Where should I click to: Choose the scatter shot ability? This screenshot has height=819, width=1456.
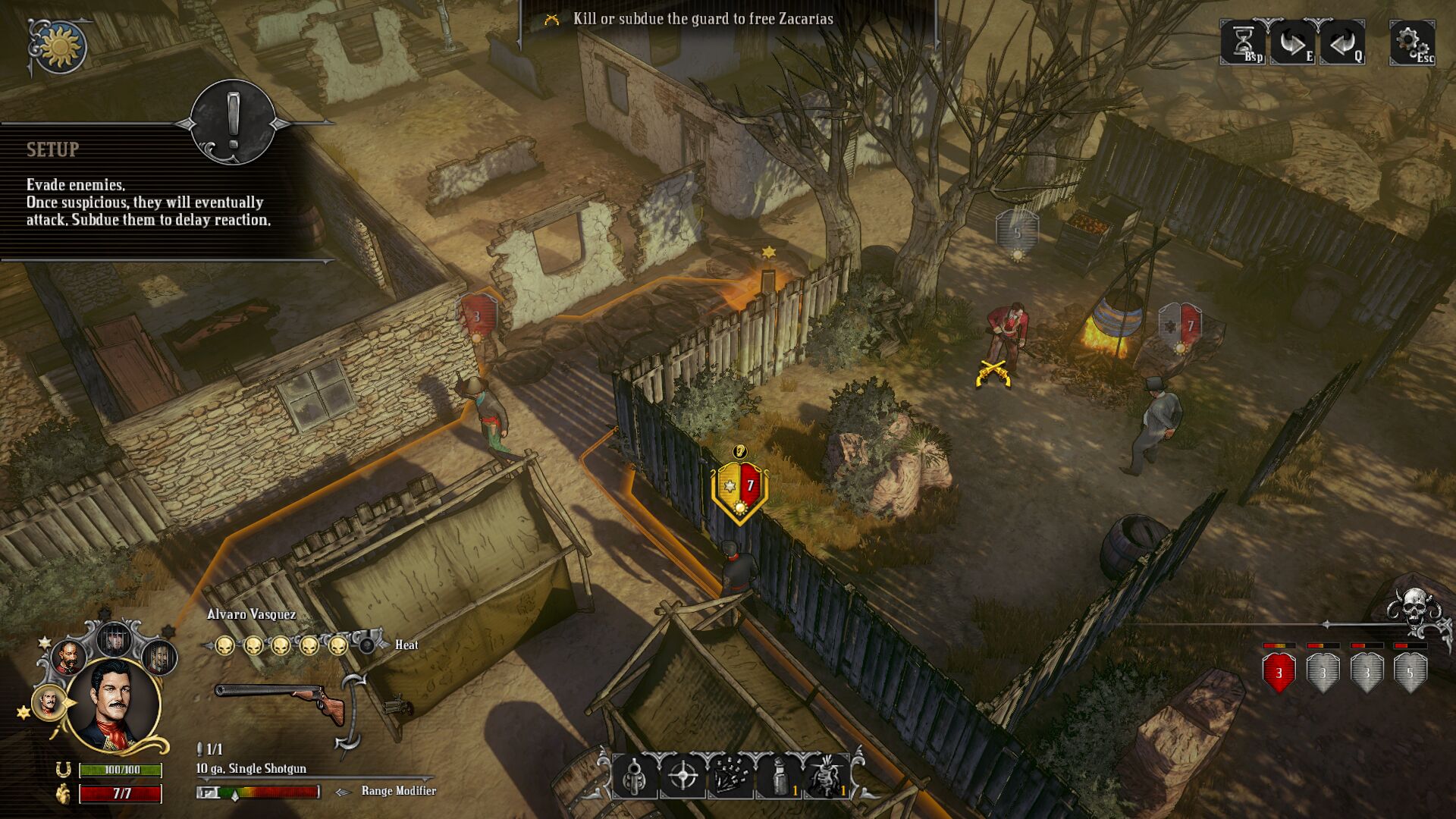pos(731,776)
